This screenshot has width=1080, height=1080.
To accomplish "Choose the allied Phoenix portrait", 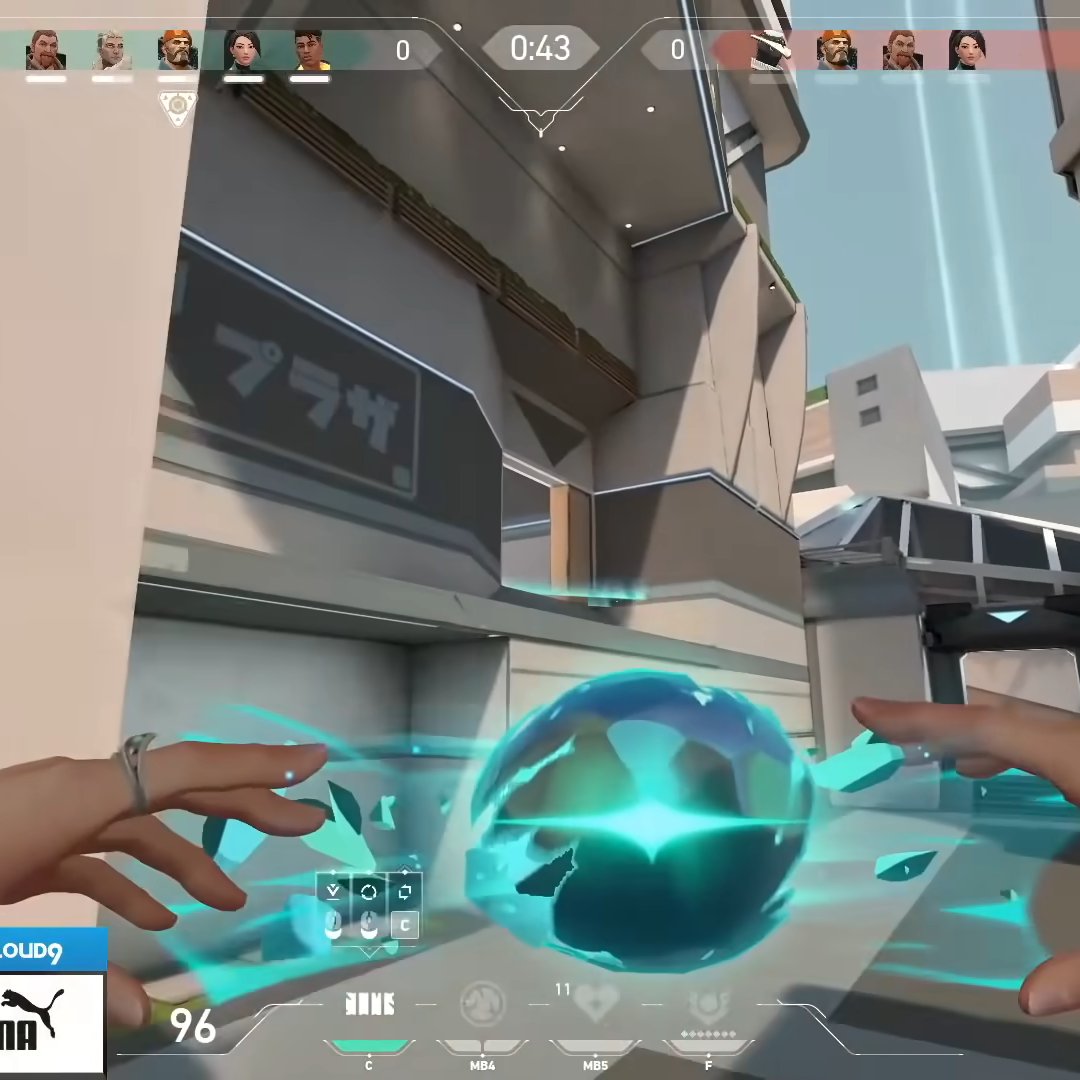I will click(310, 50).
